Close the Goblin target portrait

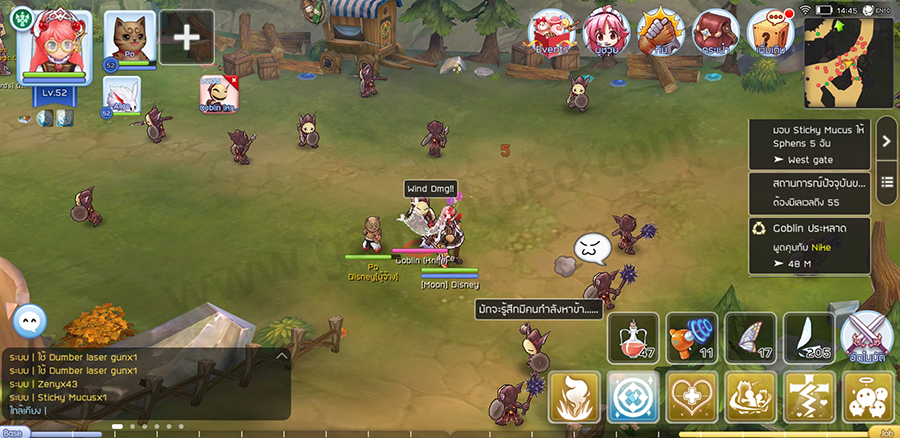pyautogui.click(x=233, y=79)
